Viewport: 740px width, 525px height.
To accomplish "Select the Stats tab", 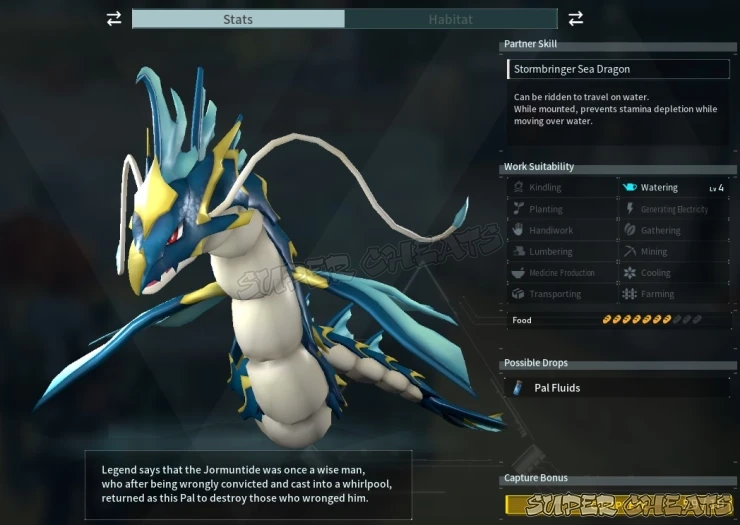I will click(238, 19).
